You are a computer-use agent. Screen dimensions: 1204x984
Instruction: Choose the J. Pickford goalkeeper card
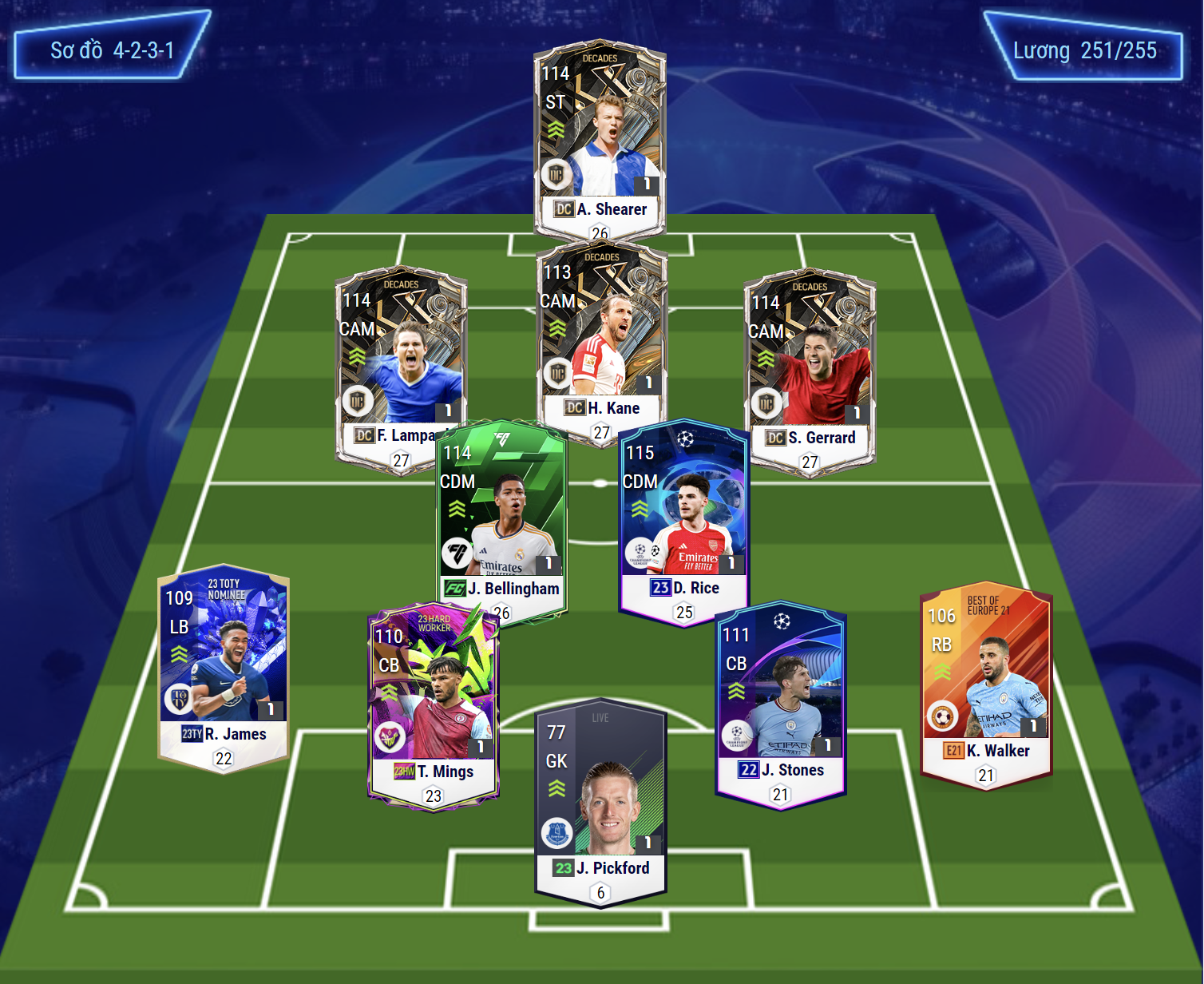[x=600, y=799]
